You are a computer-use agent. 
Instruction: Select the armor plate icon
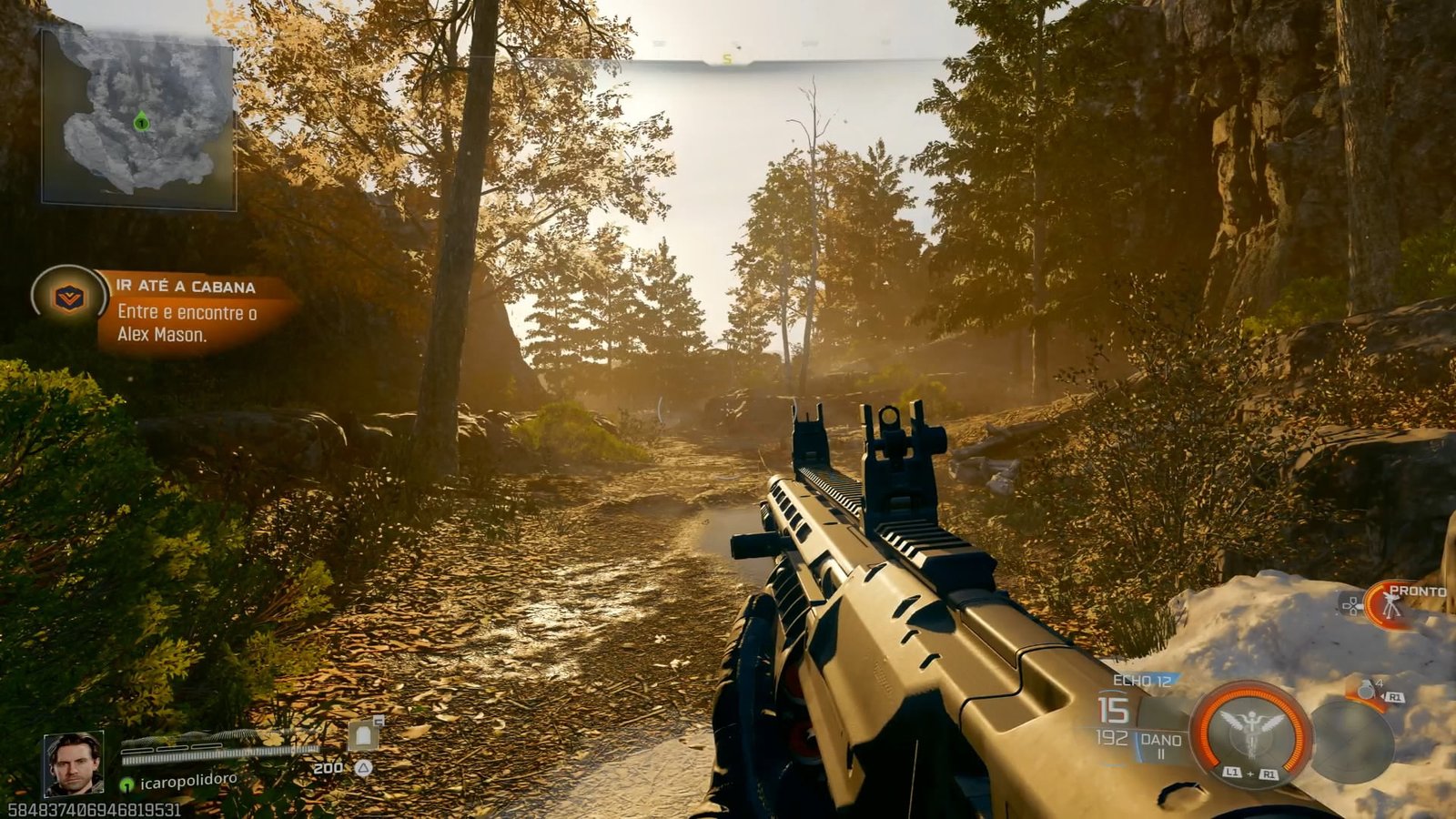click(x=363, y=734)
